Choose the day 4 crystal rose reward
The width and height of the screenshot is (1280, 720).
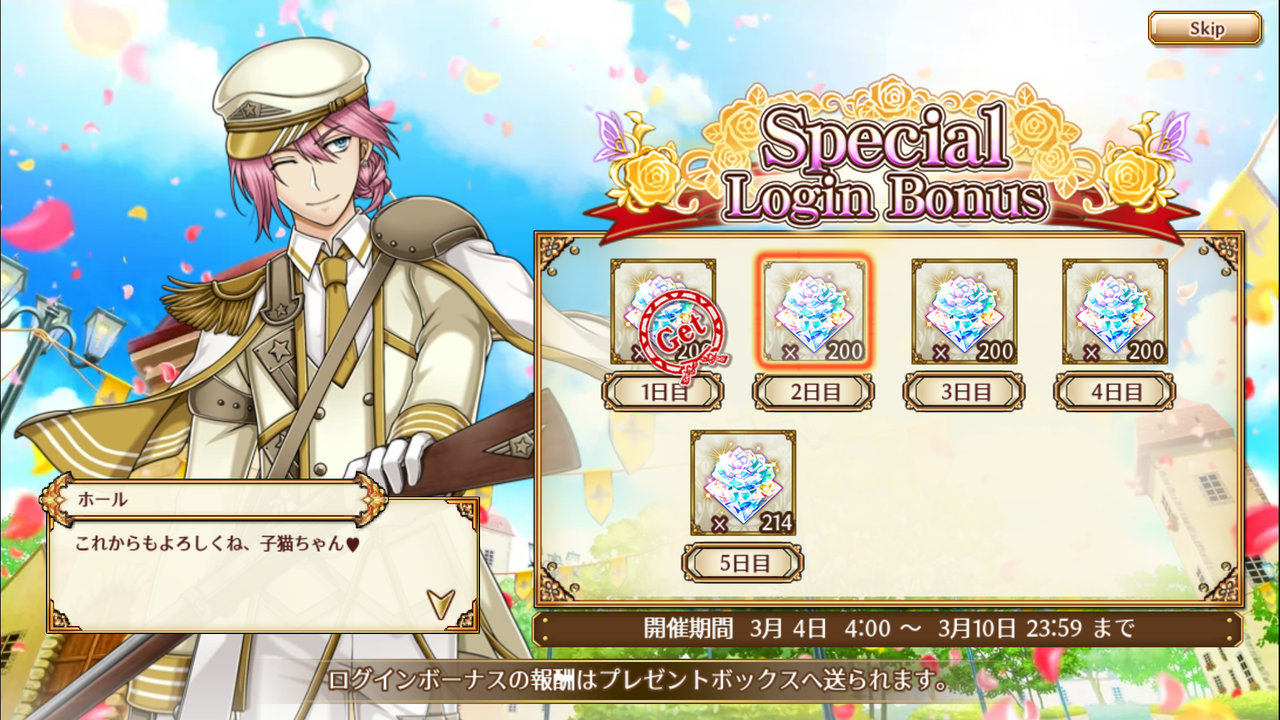[x=1114, y=311]
